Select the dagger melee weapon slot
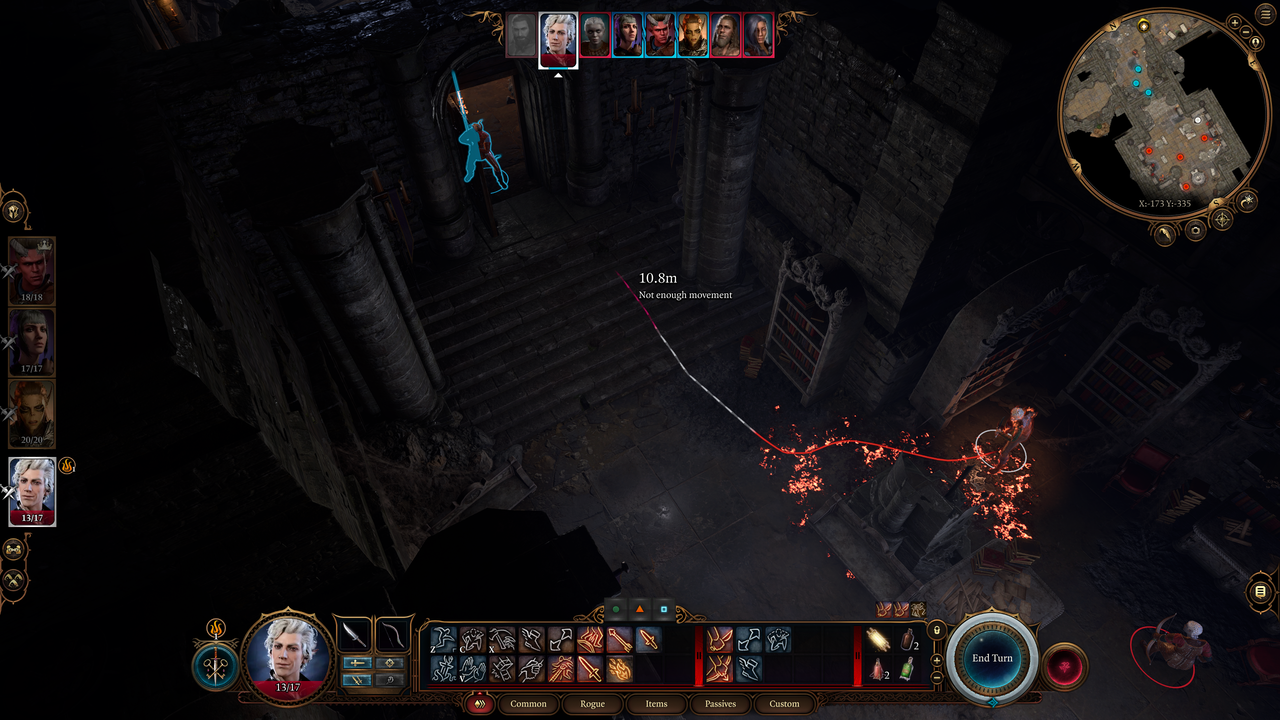This screenshot has height=720, width=1280. tap(353, 634)
